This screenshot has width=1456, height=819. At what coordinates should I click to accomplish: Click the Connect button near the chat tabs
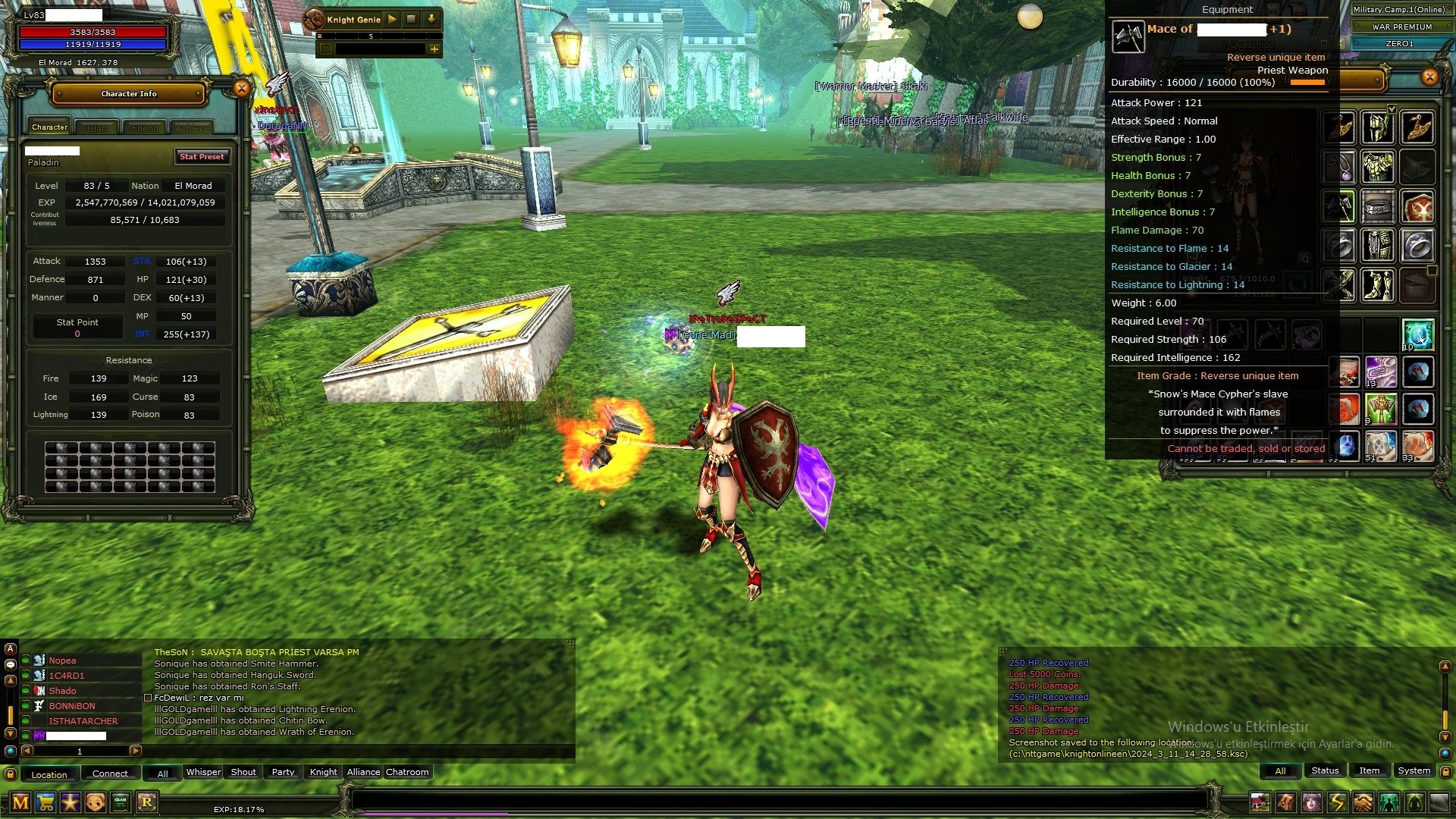point(110,773)
